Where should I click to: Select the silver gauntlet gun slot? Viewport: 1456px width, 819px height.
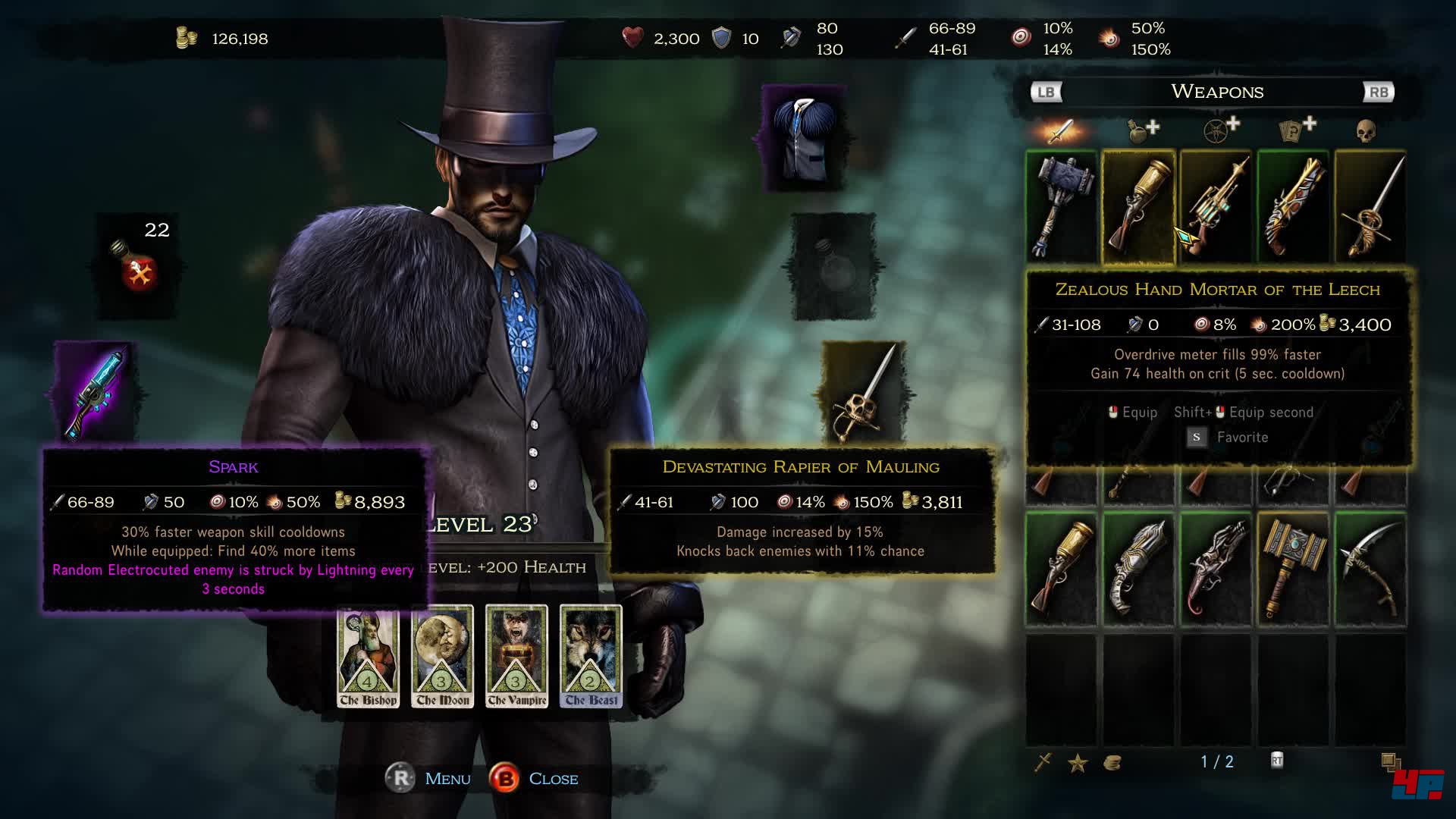coord(1138,570)
